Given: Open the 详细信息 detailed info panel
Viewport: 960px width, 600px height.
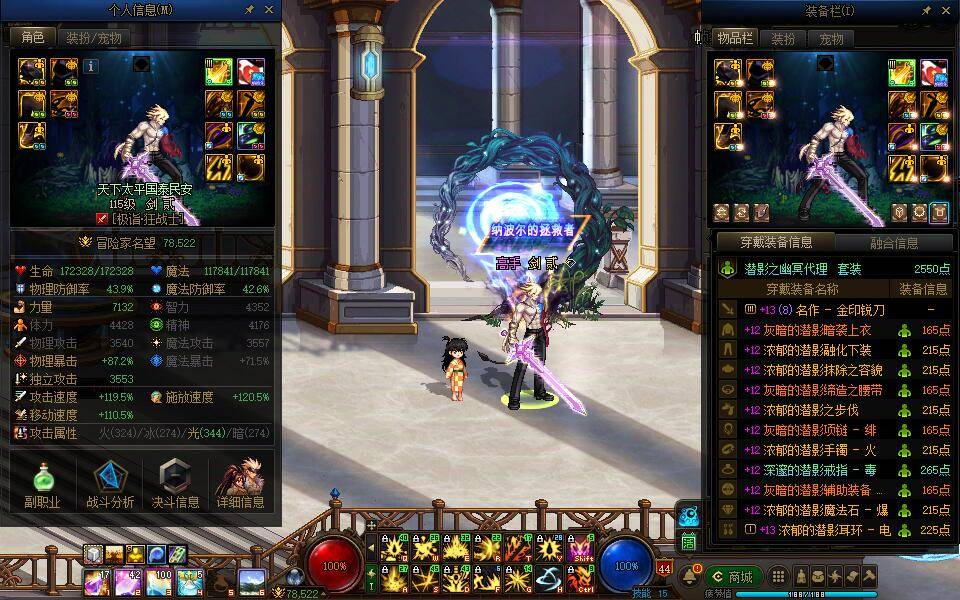Looking at the screenshot, I should click(x=240, y=485).
